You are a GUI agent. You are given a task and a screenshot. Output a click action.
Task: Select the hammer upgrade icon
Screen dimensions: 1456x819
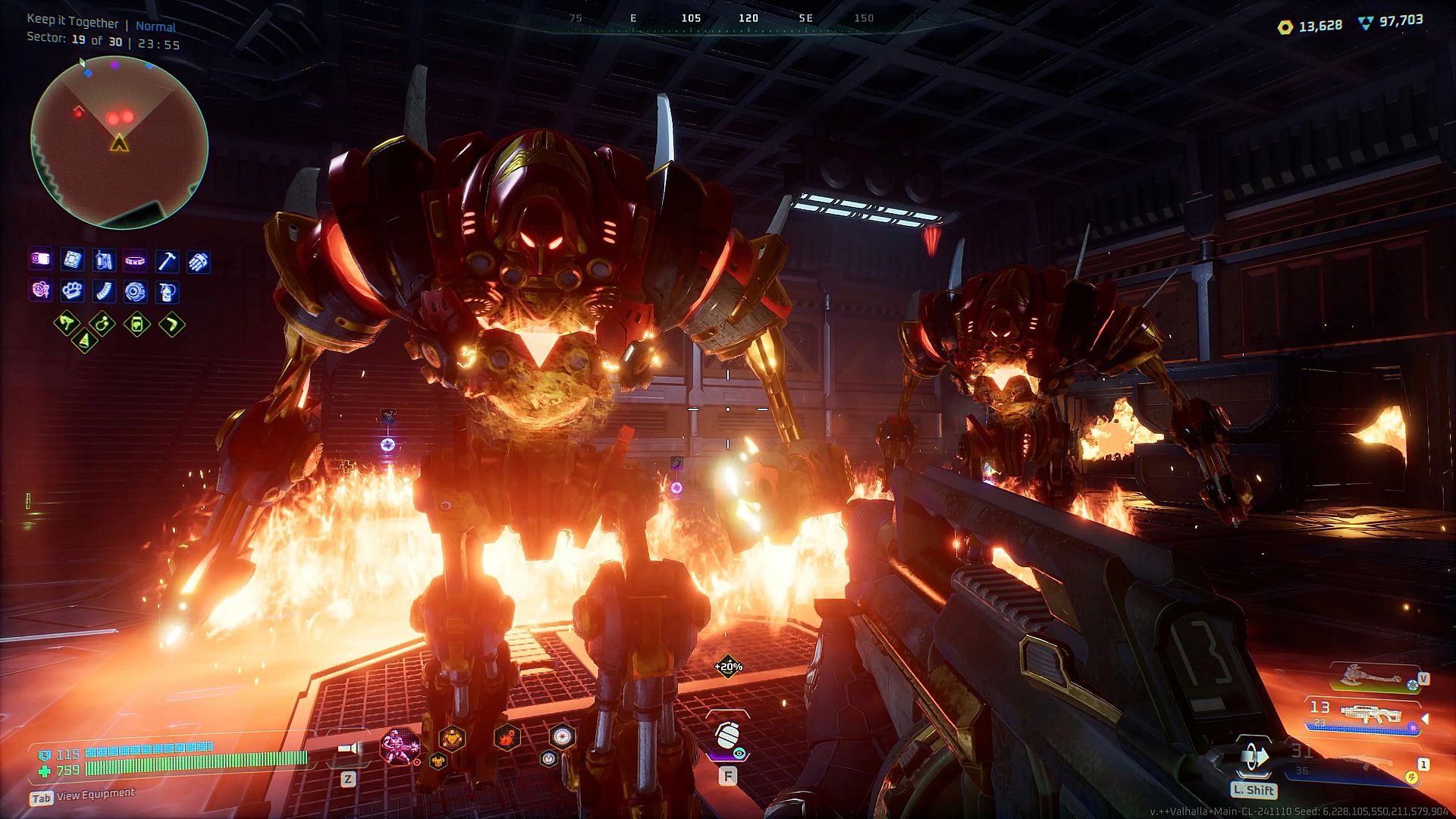167,261
